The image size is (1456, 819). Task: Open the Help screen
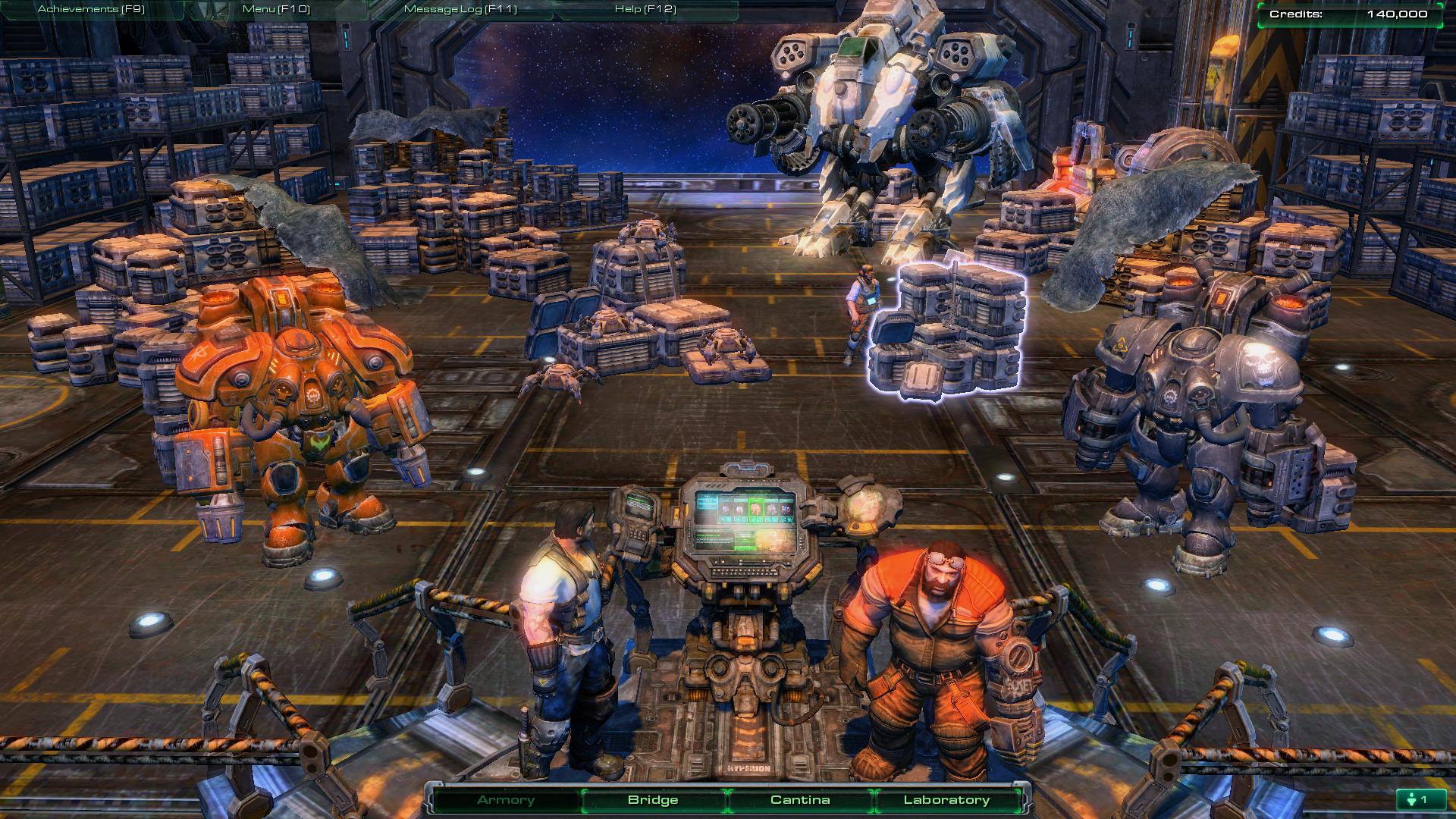(645, 9)
